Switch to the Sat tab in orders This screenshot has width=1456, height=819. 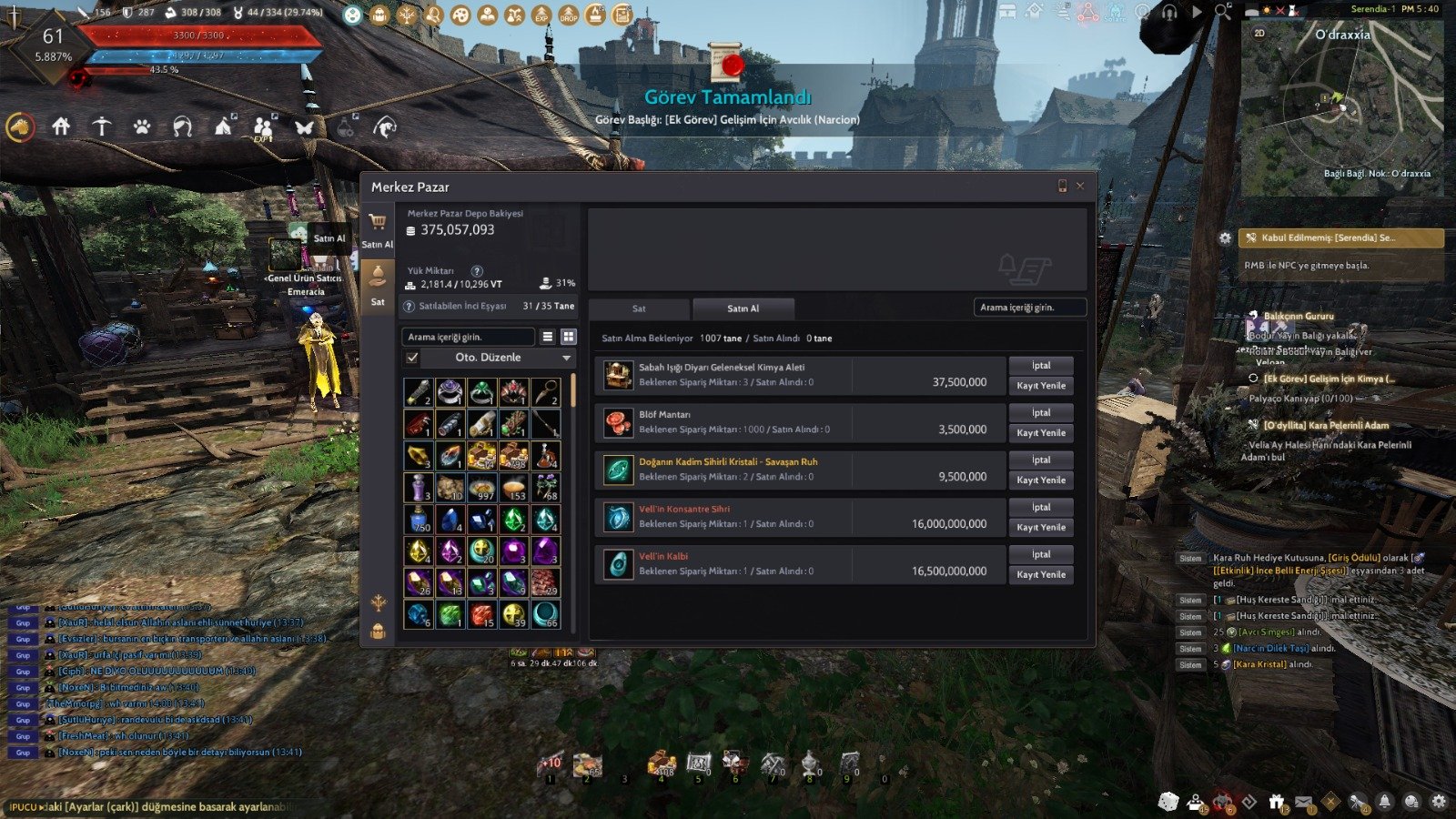(639, 308)
